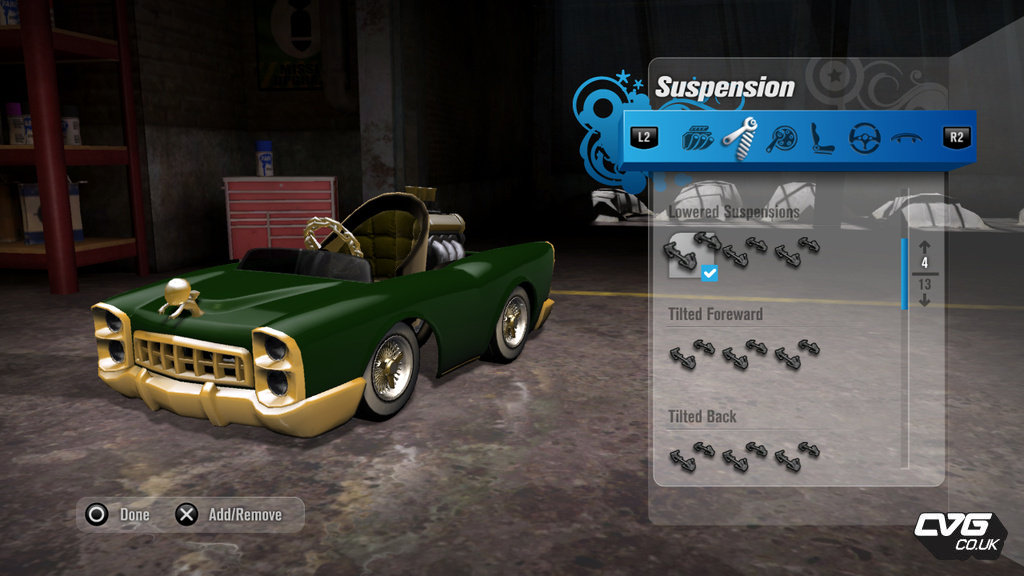Switch to the seat category tab

[x=823, y=137]
